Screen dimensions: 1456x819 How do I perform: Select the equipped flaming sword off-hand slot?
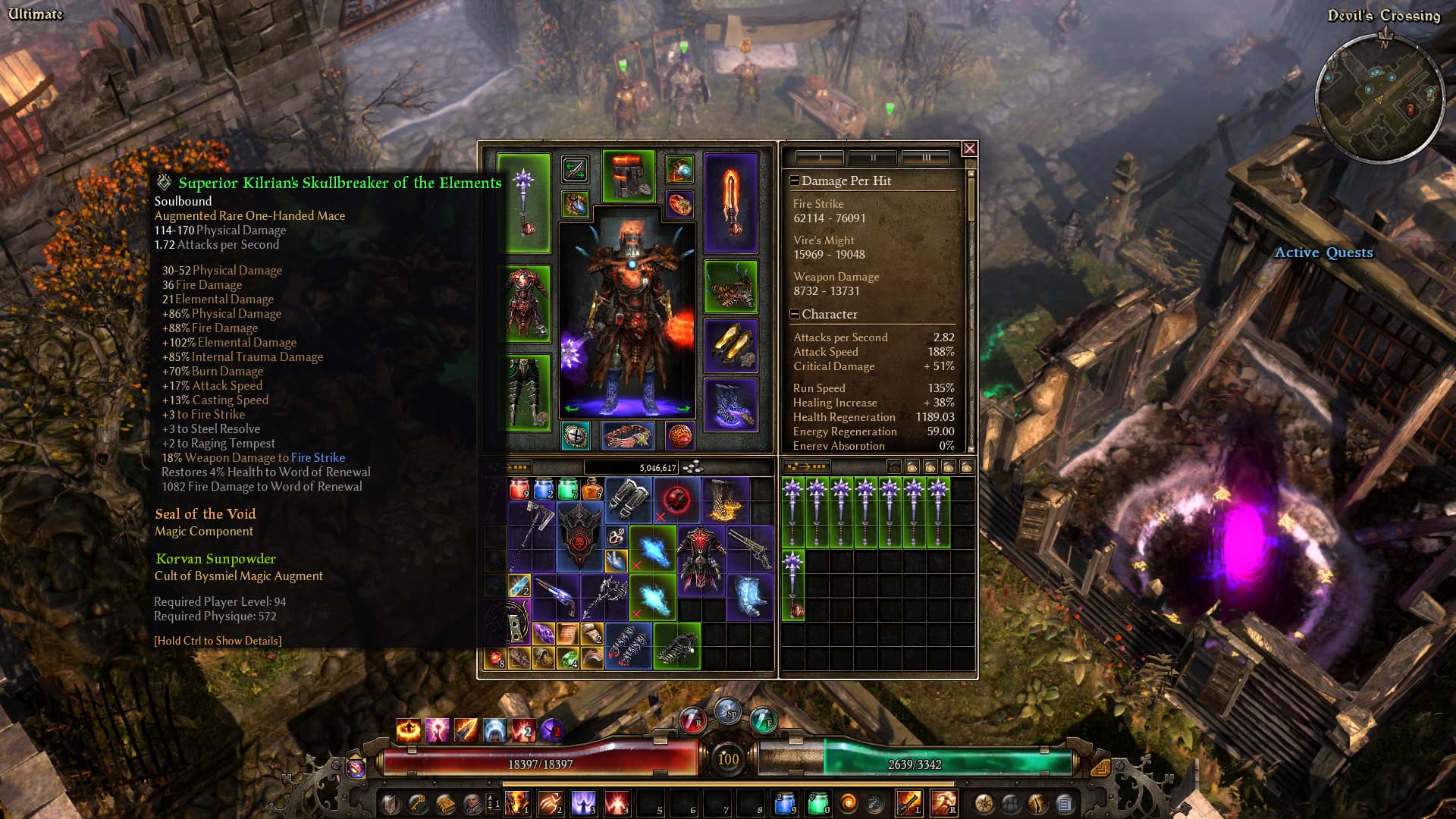(x=730, y=202)
